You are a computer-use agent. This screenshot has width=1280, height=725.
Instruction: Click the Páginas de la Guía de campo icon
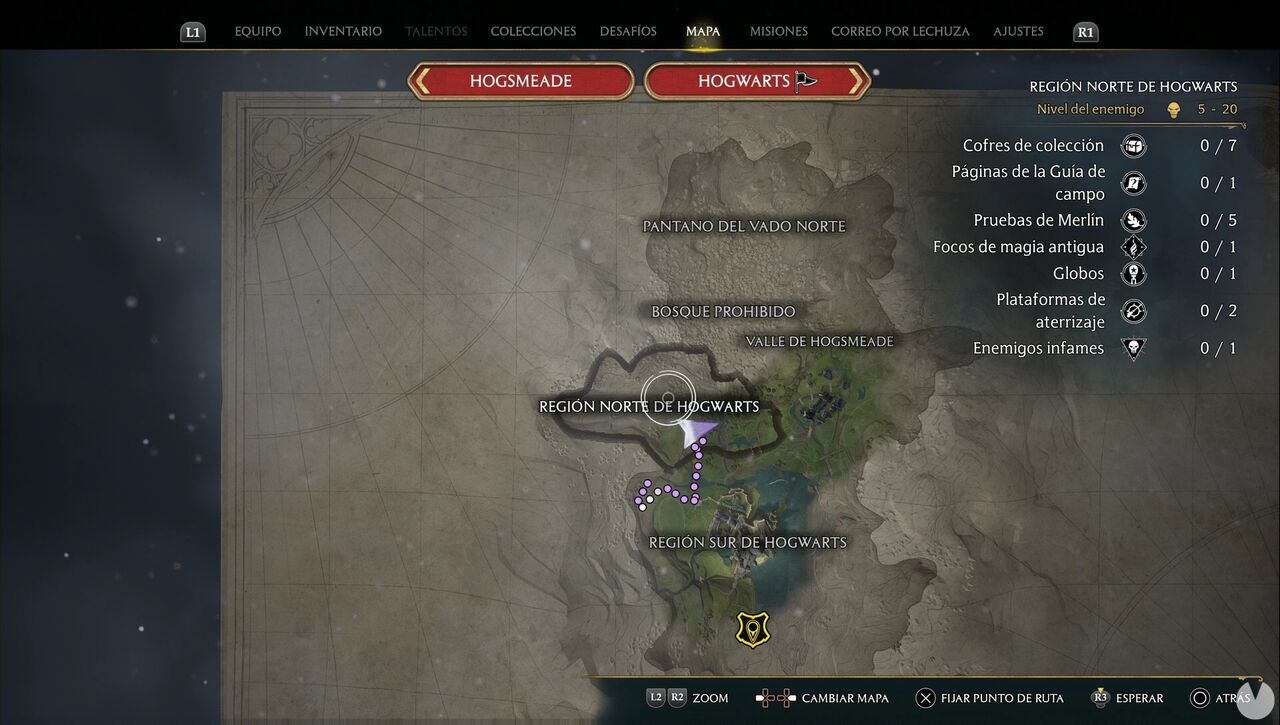[1133, 183]
